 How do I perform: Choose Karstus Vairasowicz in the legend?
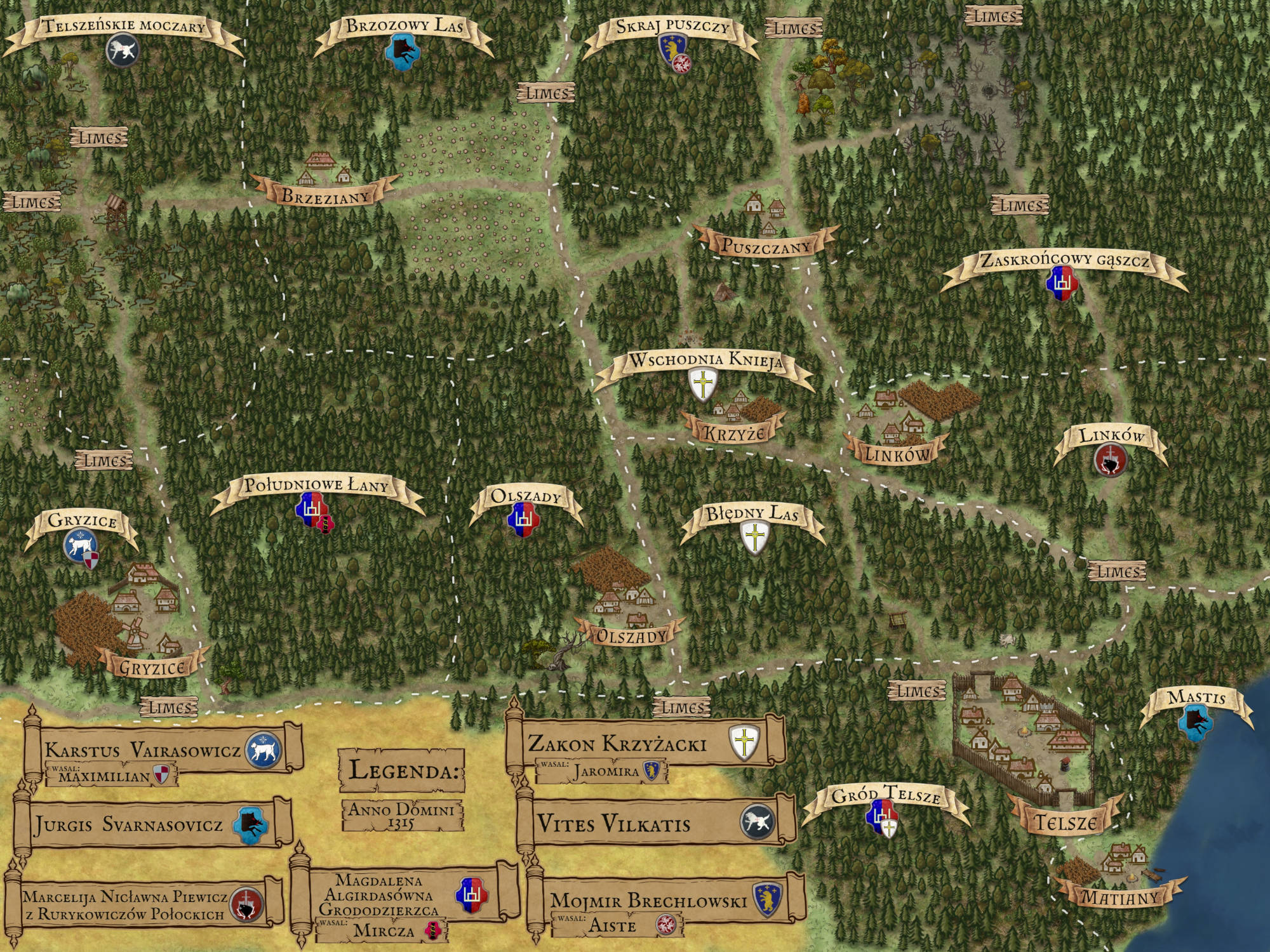click(x=143, y=750)
